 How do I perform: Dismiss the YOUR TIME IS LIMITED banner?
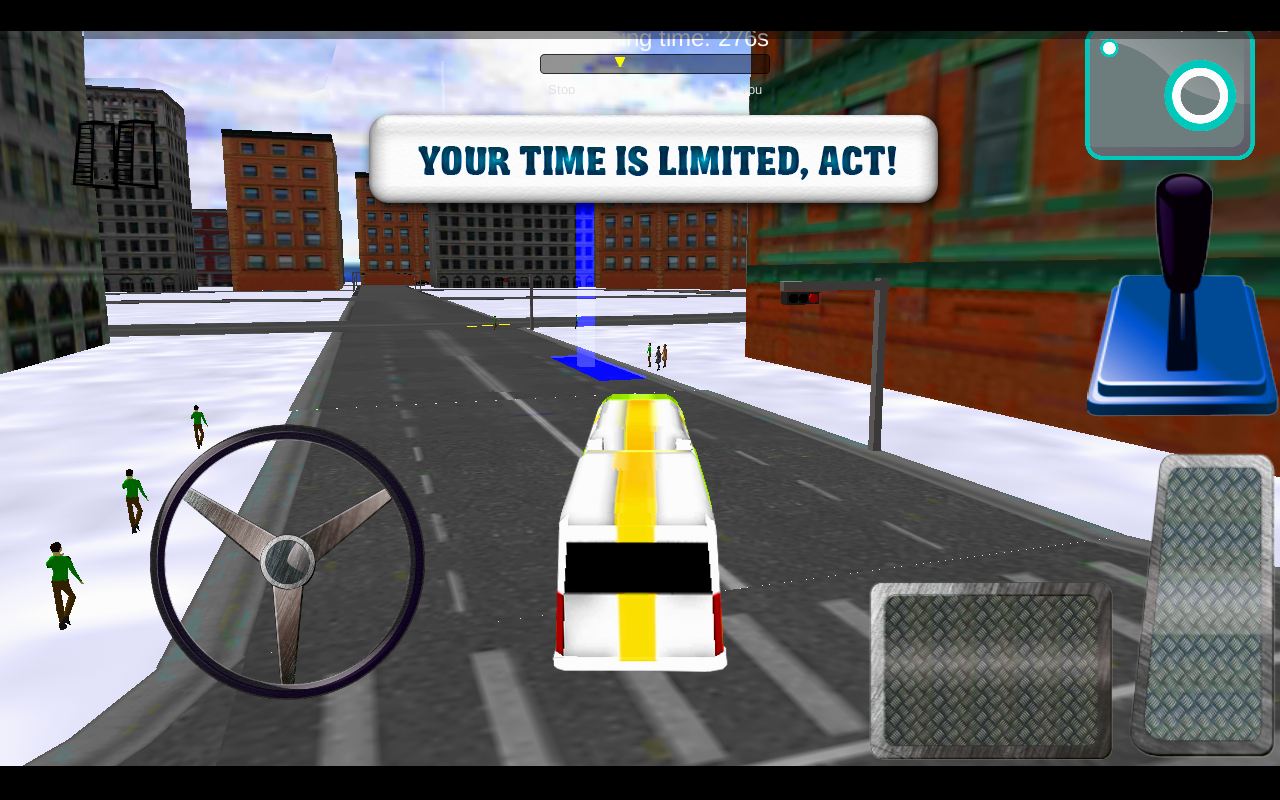[x=653, y=158]
